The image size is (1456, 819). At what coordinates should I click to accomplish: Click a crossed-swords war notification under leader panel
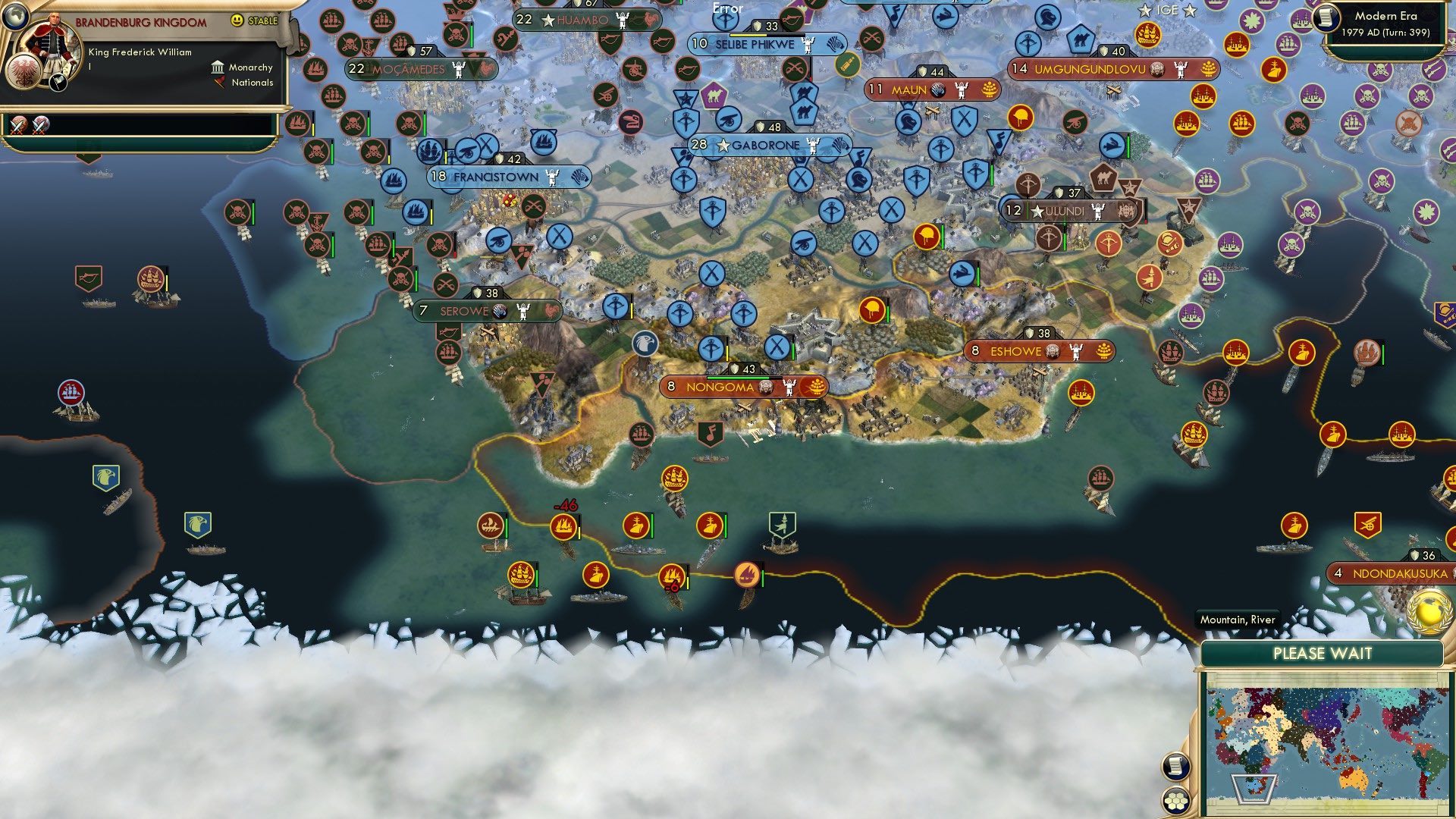coord(17,125)
